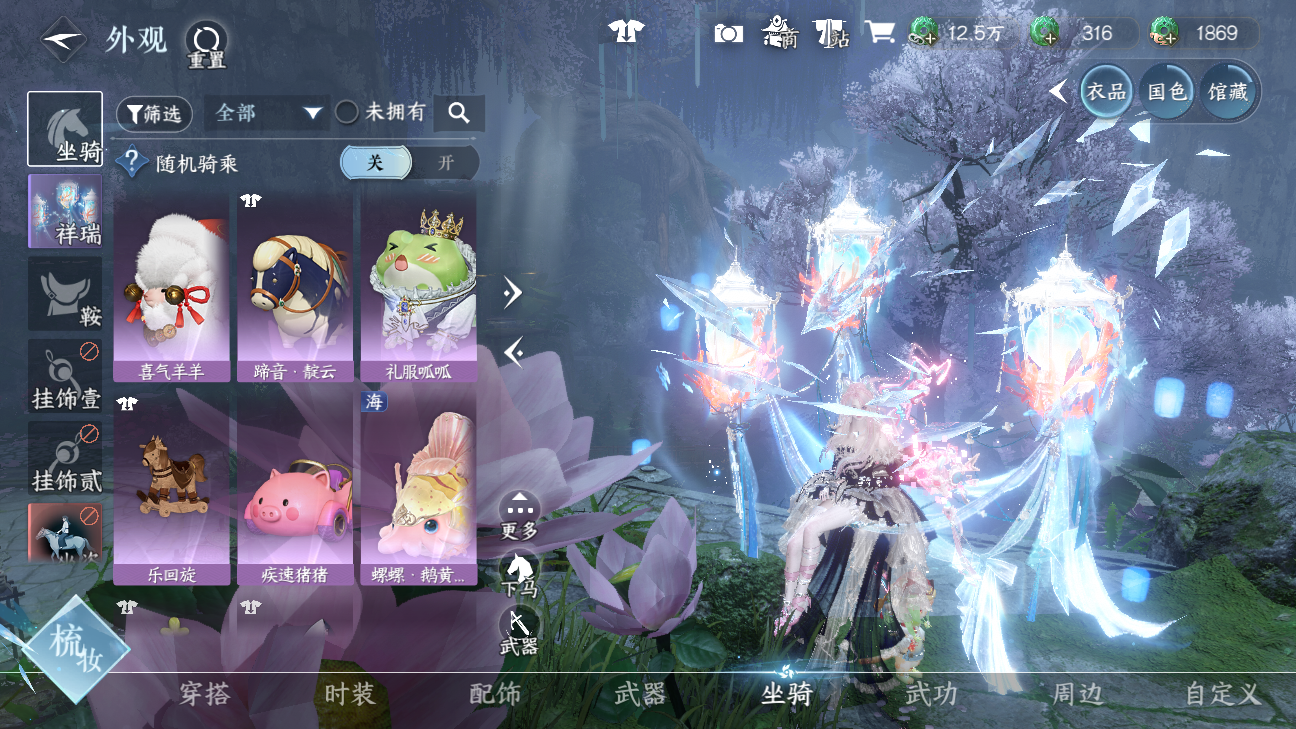Open the 筛选 filter options
The image size is (1296, 729).
154,114
